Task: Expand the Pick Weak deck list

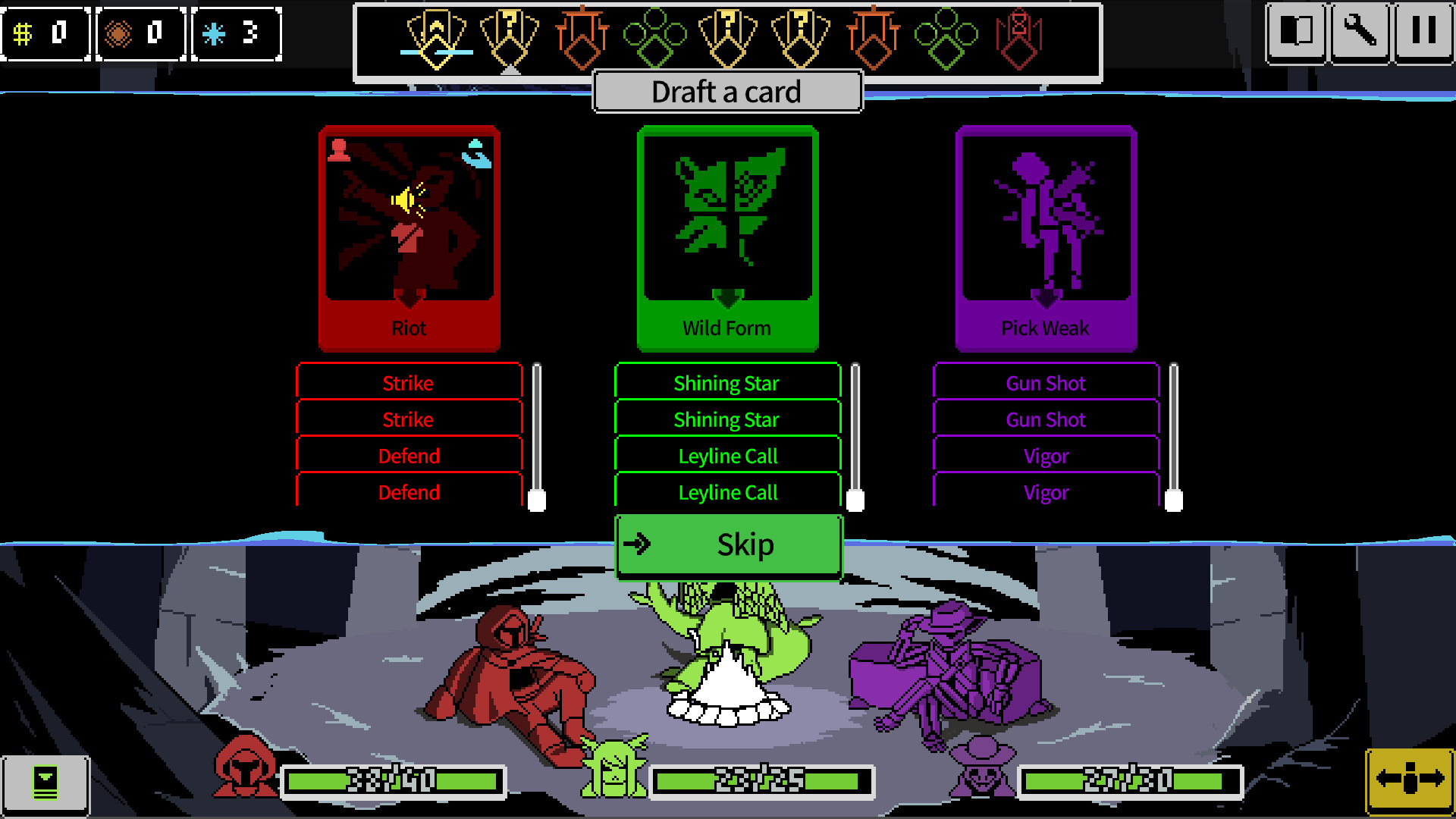Action: [x=1175, y=497]
